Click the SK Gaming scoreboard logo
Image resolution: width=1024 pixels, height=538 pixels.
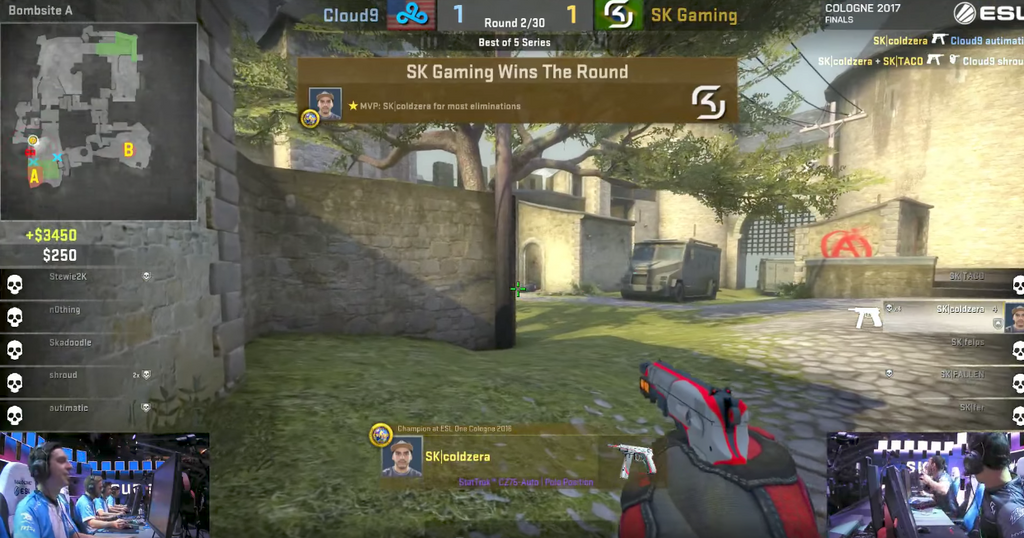618,15
